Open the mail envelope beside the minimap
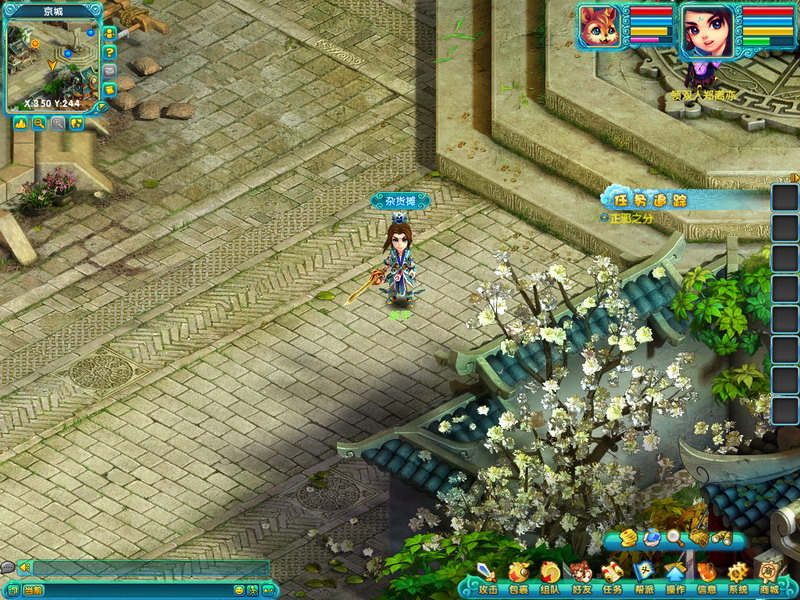 (x=109, y=71)
